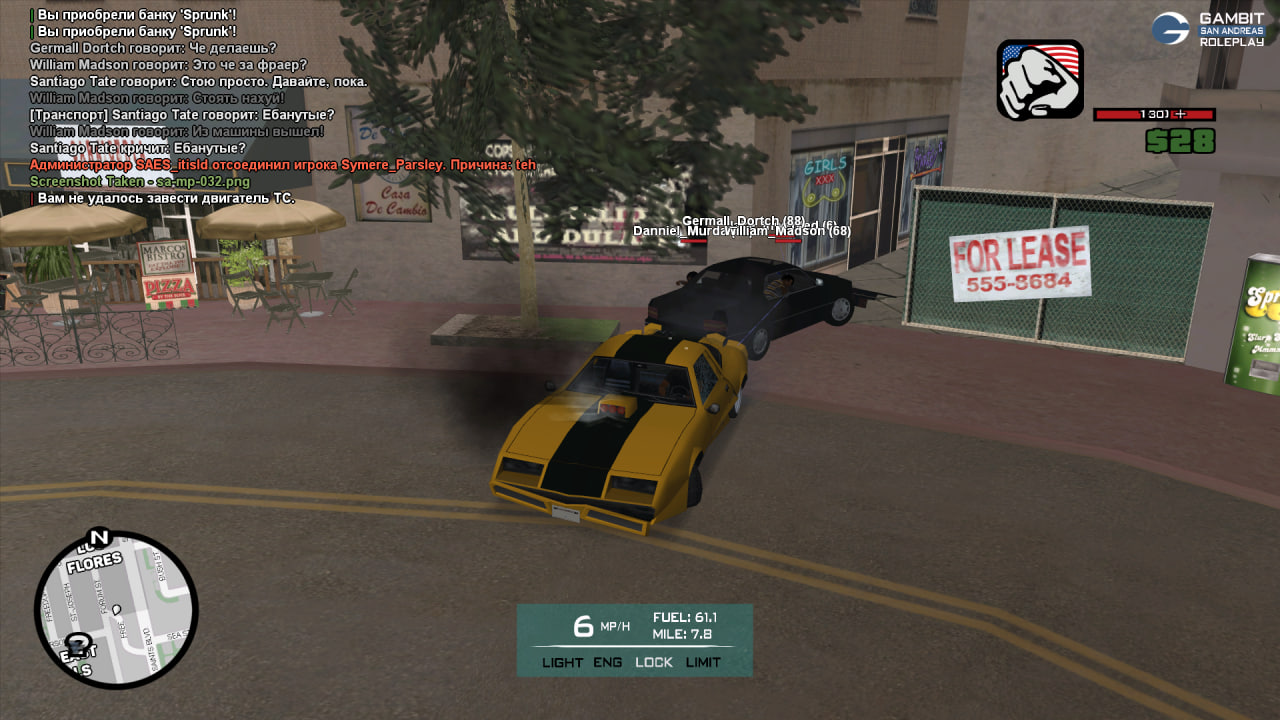This screenshot has width=1280, height=720.
Task: Toggle the ENG engine indicator
Action: click(x=607, y=662)
